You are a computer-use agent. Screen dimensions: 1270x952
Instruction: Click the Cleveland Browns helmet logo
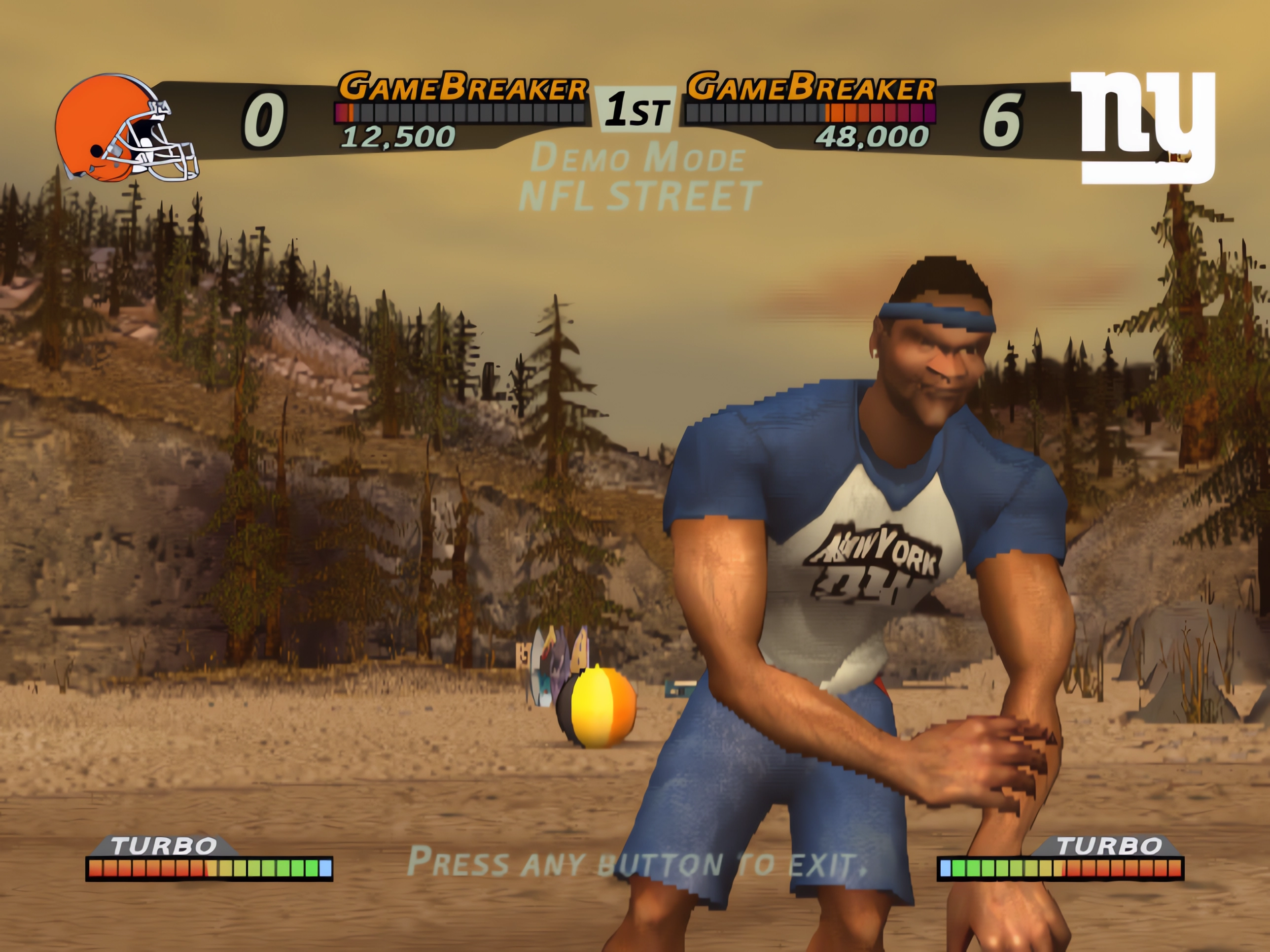pos(125,129)
